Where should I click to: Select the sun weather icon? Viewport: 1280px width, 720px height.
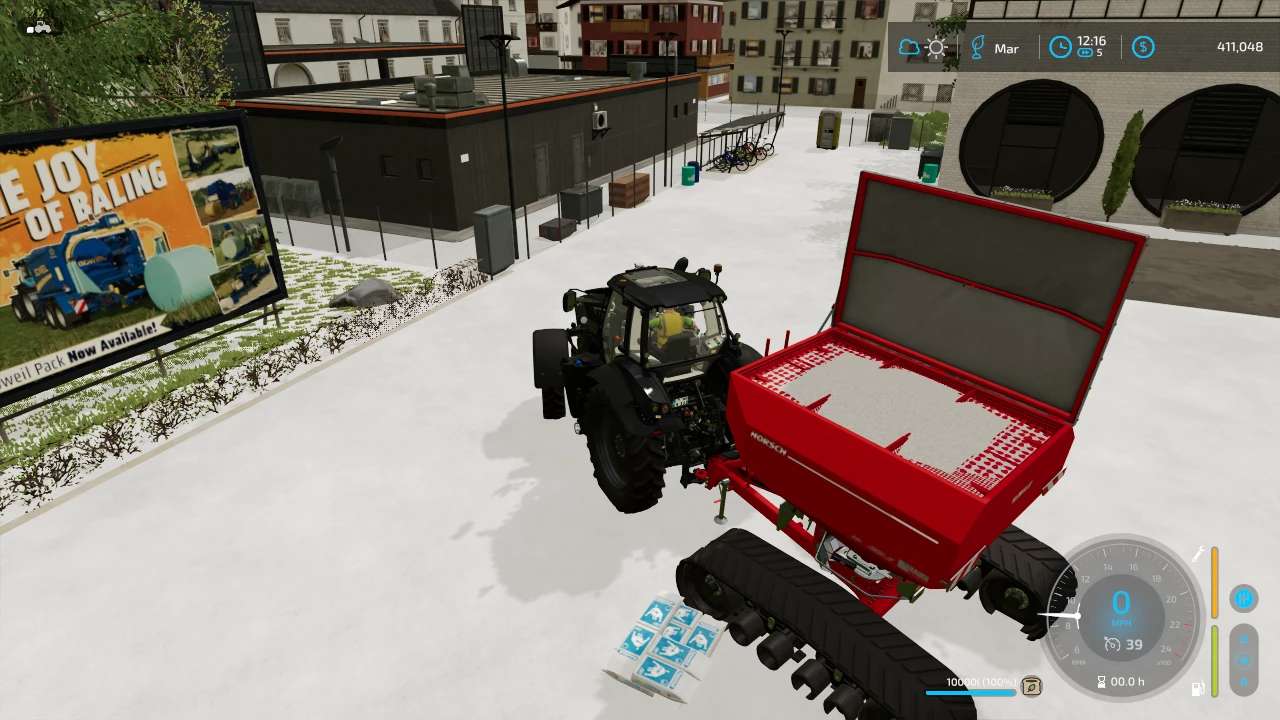pos(936,47)
